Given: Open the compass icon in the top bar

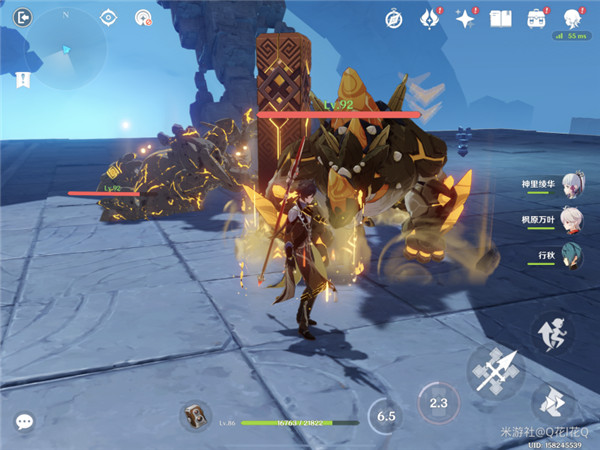Looking at the screenshot, I should point(394,17).
